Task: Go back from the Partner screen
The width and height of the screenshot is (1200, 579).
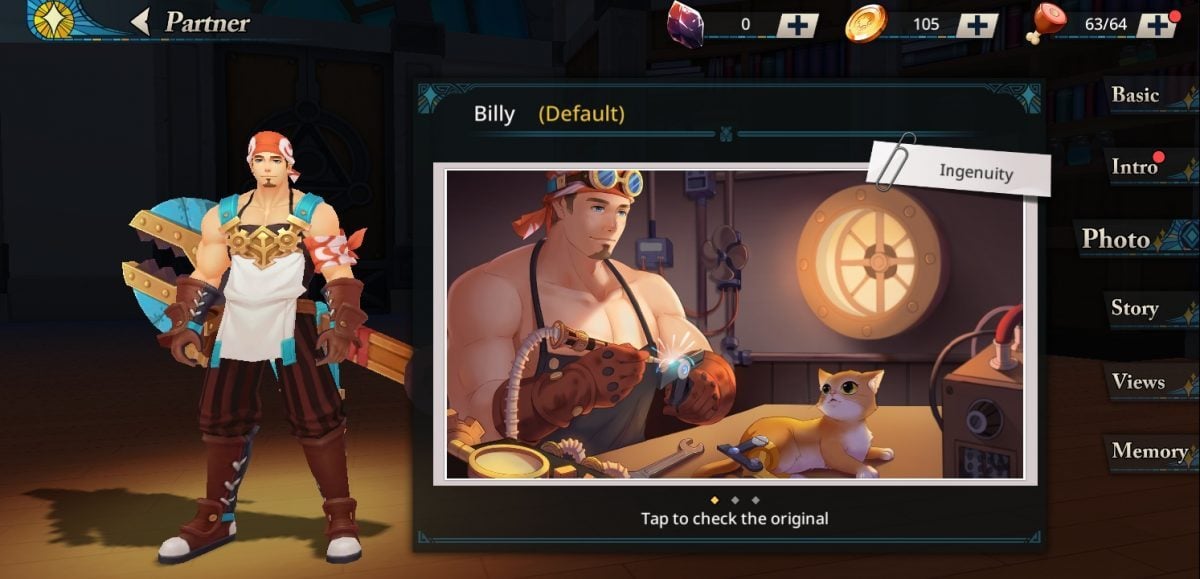Action: coord(142,21)
